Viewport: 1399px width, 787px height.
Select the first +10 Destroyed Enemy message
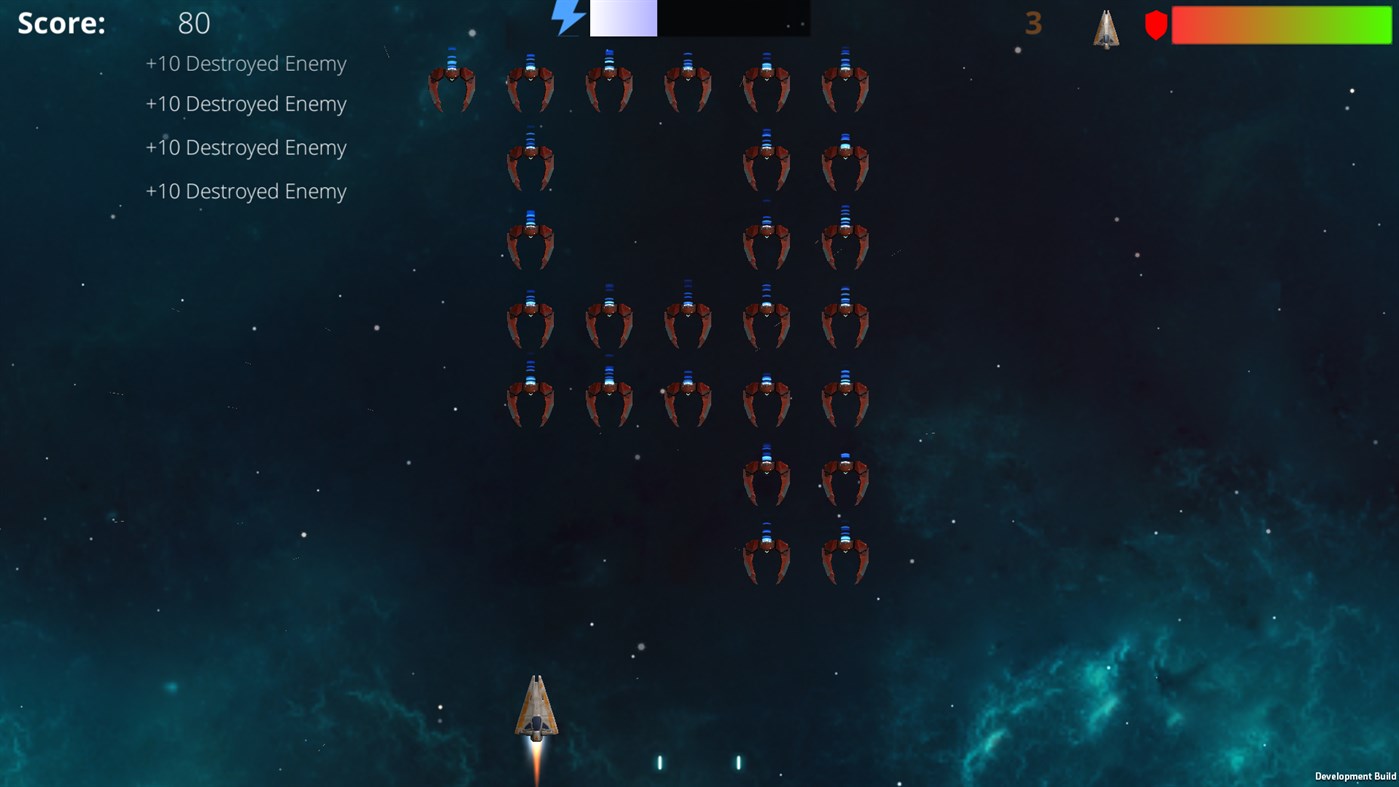click(x=246, y=63)
